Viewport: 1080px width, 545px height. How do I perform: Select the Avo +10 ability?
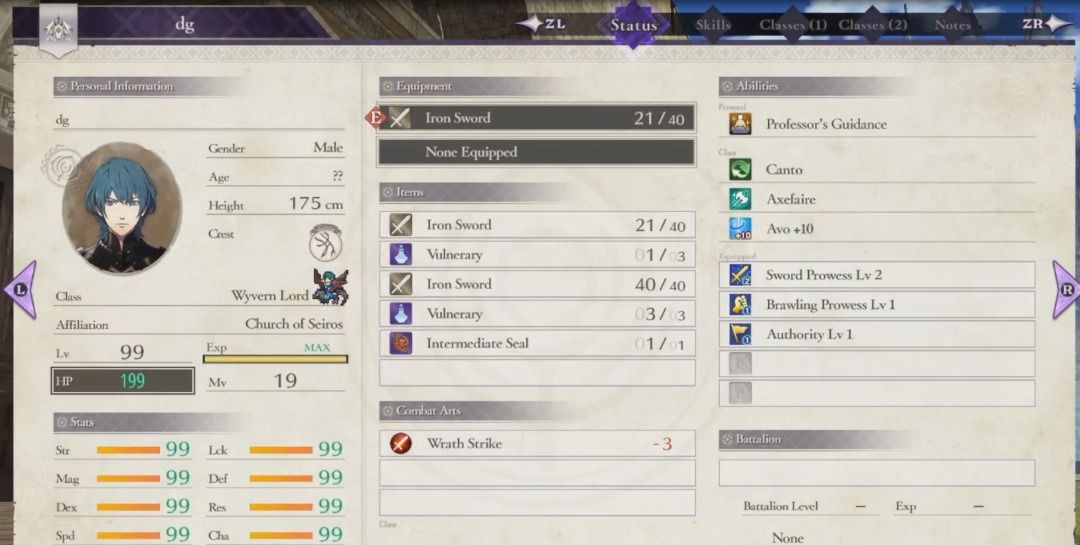click(876, 229)
